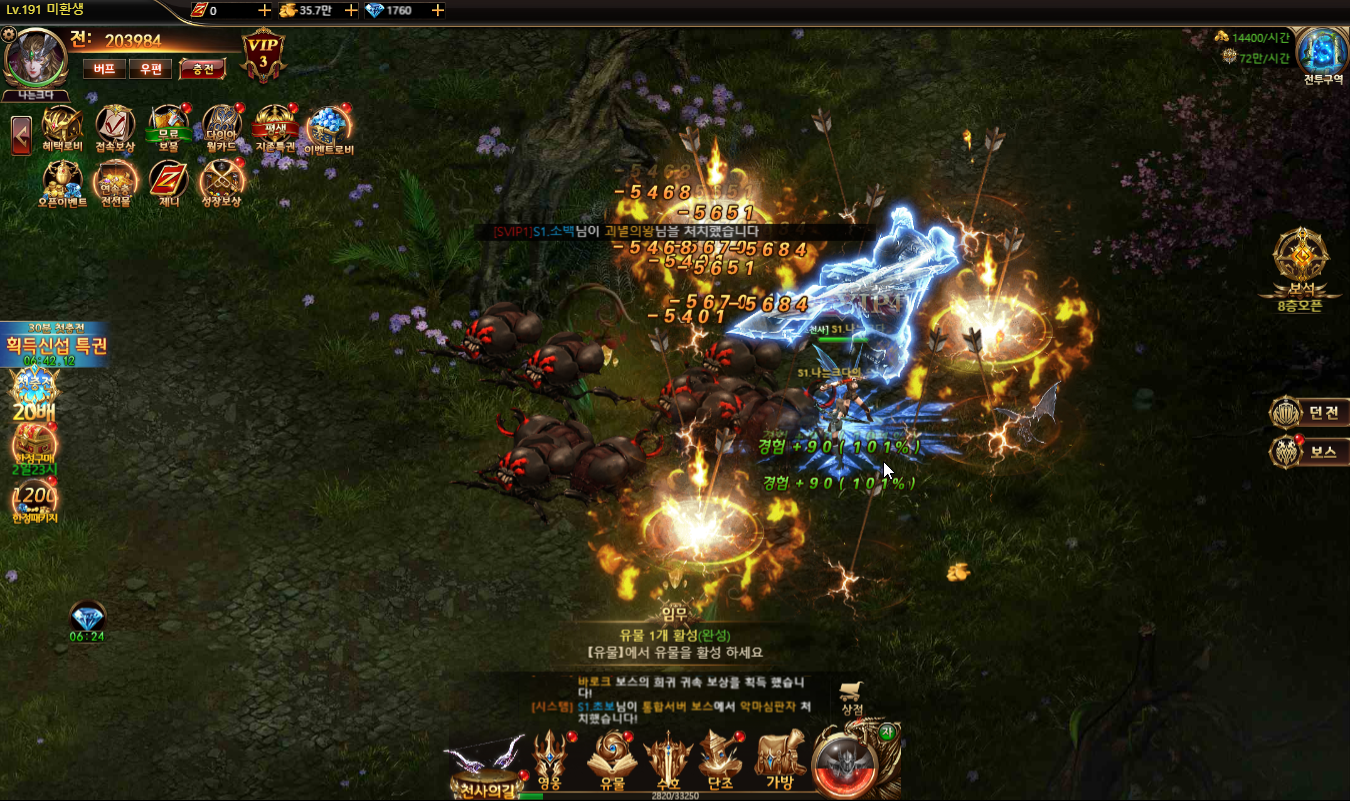
Task: Open the 가방 bag
Action: (780, 762)
